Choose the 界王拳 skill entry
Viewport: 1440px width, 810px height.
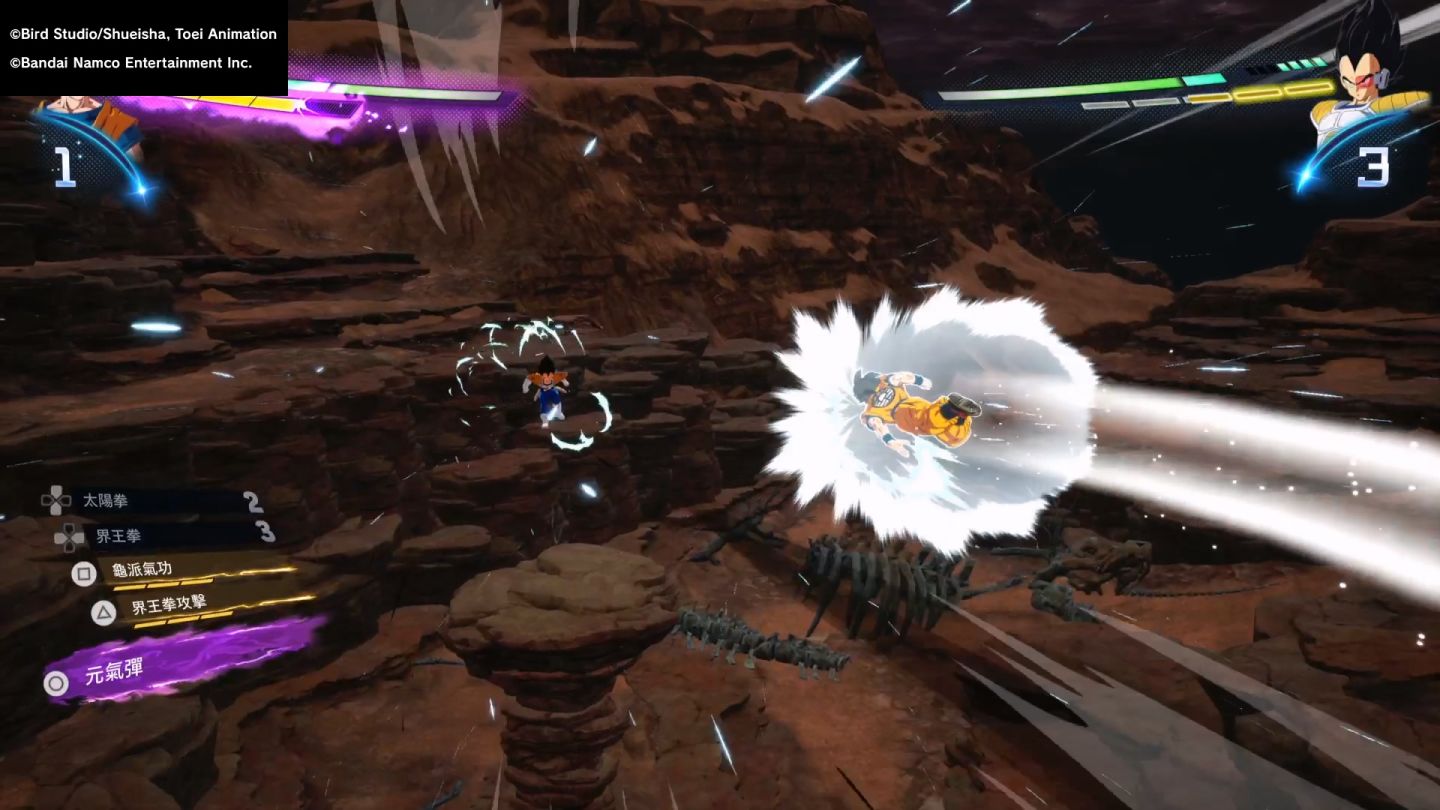118,537
